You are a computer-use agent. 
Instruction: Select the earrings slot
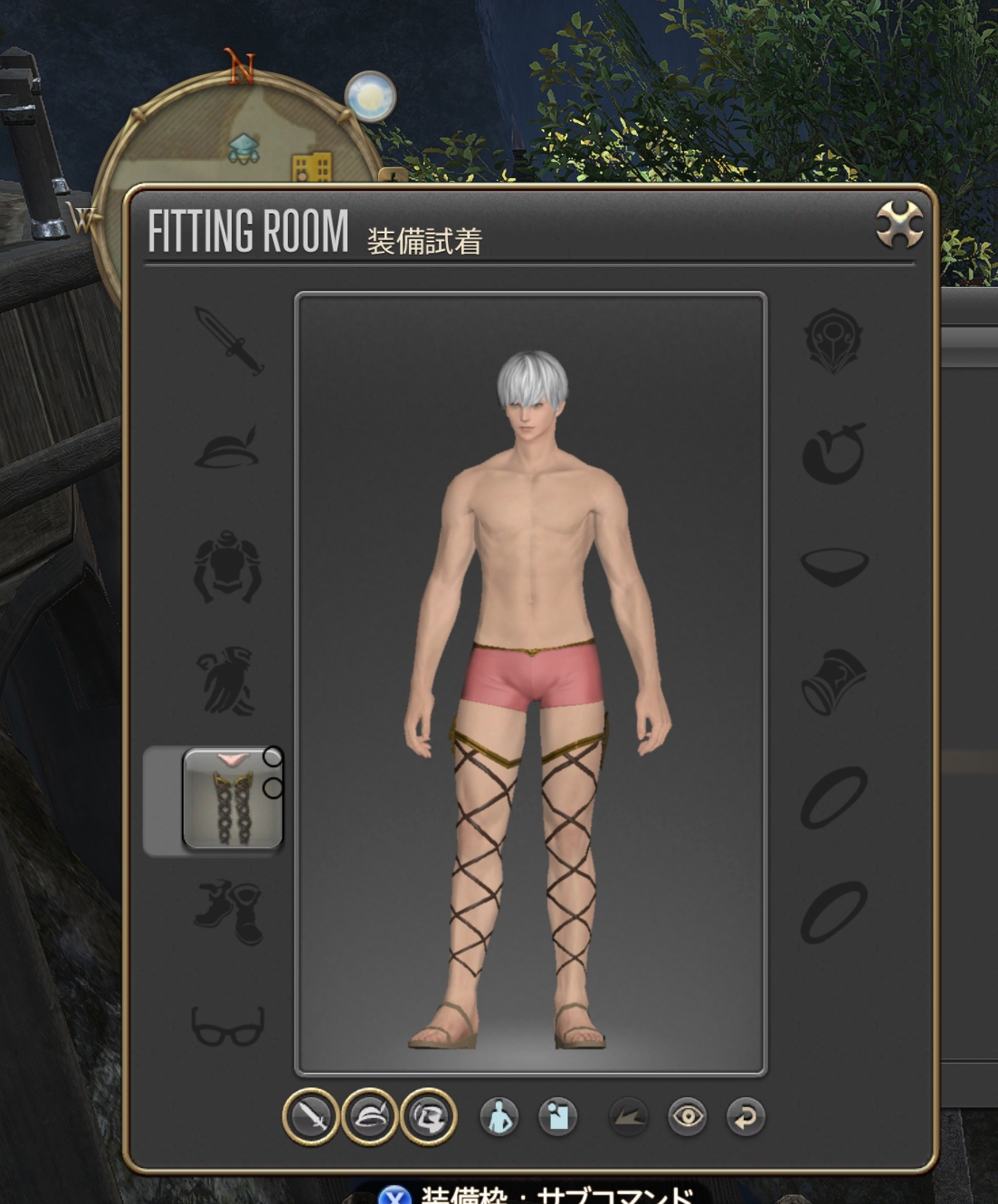pos(833,452)
